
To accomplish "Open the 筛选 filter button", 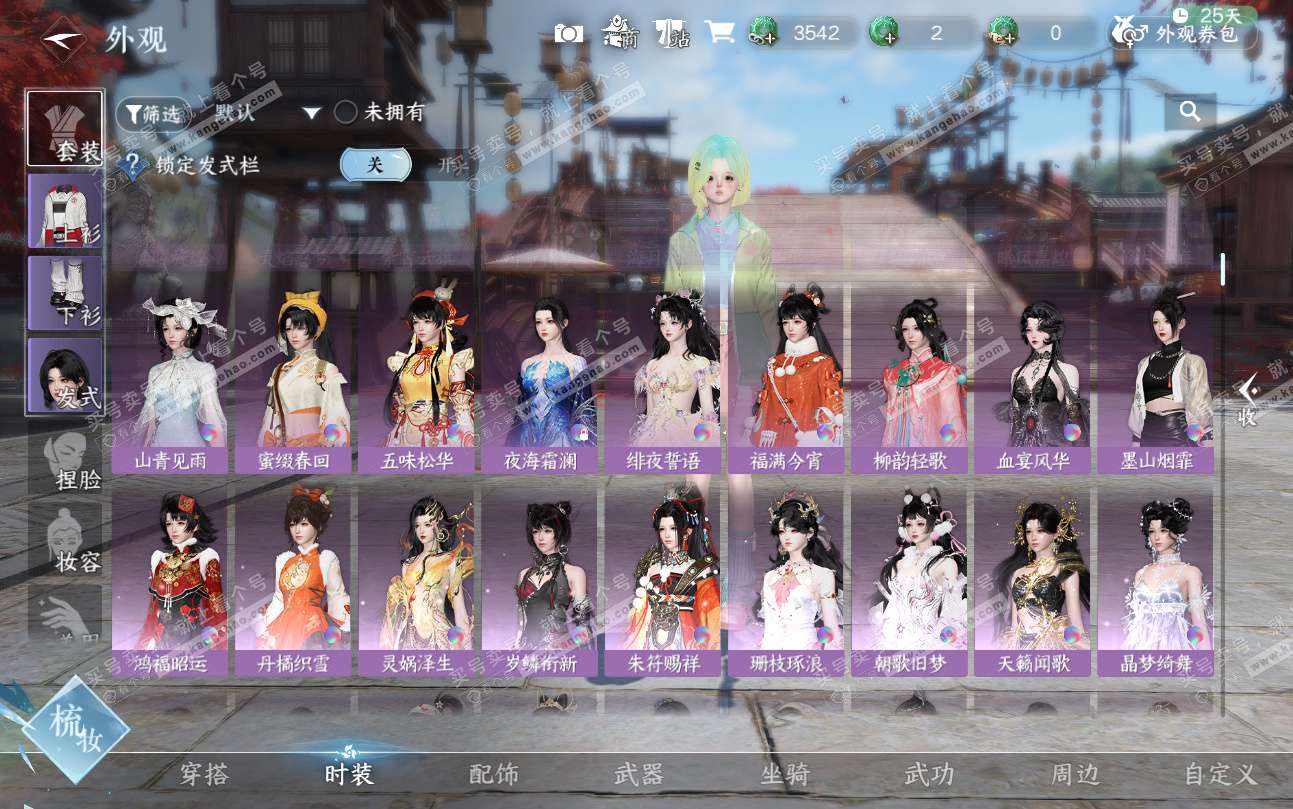I will coord(153,114).
